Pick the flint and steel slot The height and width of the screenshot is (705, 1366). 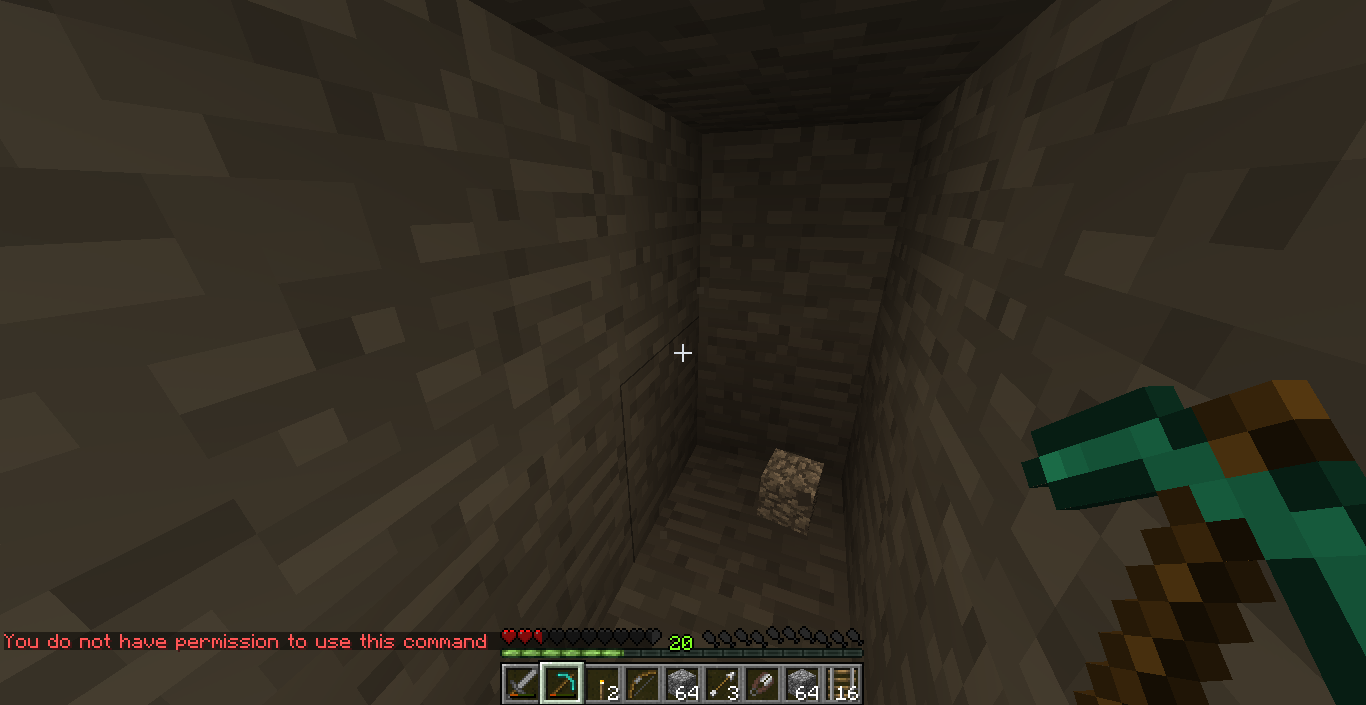763,684
